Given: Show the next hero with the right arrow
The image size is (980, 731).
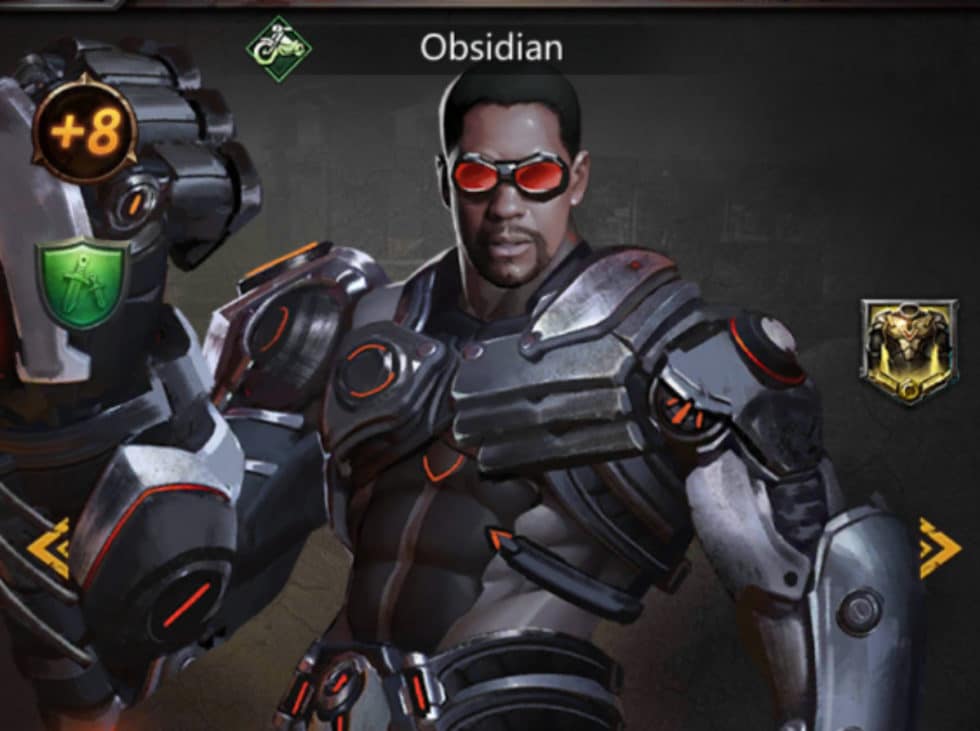Looking at the screenshot, I should pyautogui.click(x=940, y=548).
